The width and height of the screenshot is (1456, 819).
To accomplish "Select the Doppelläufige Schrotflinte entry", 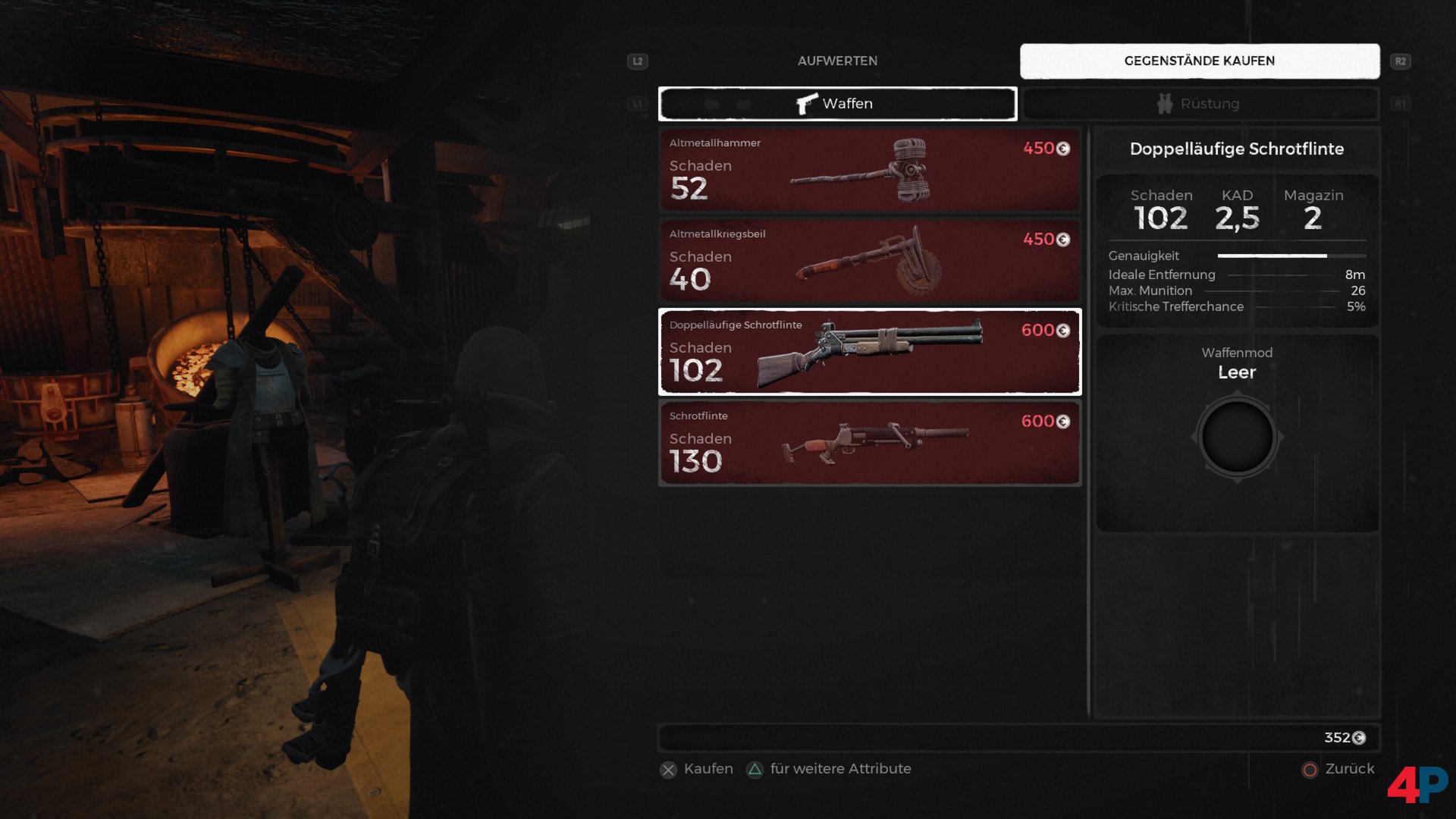I will (869, 352).
